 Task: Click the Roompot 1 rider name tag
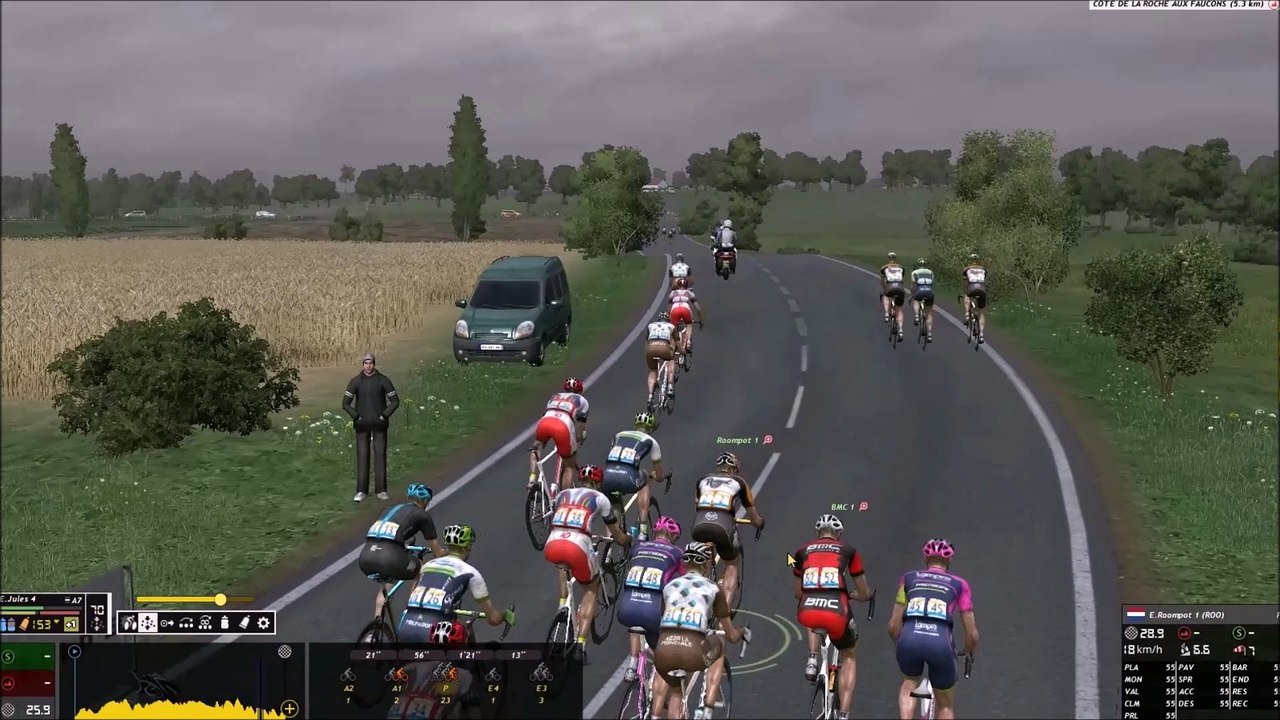[x=738, y=440]
